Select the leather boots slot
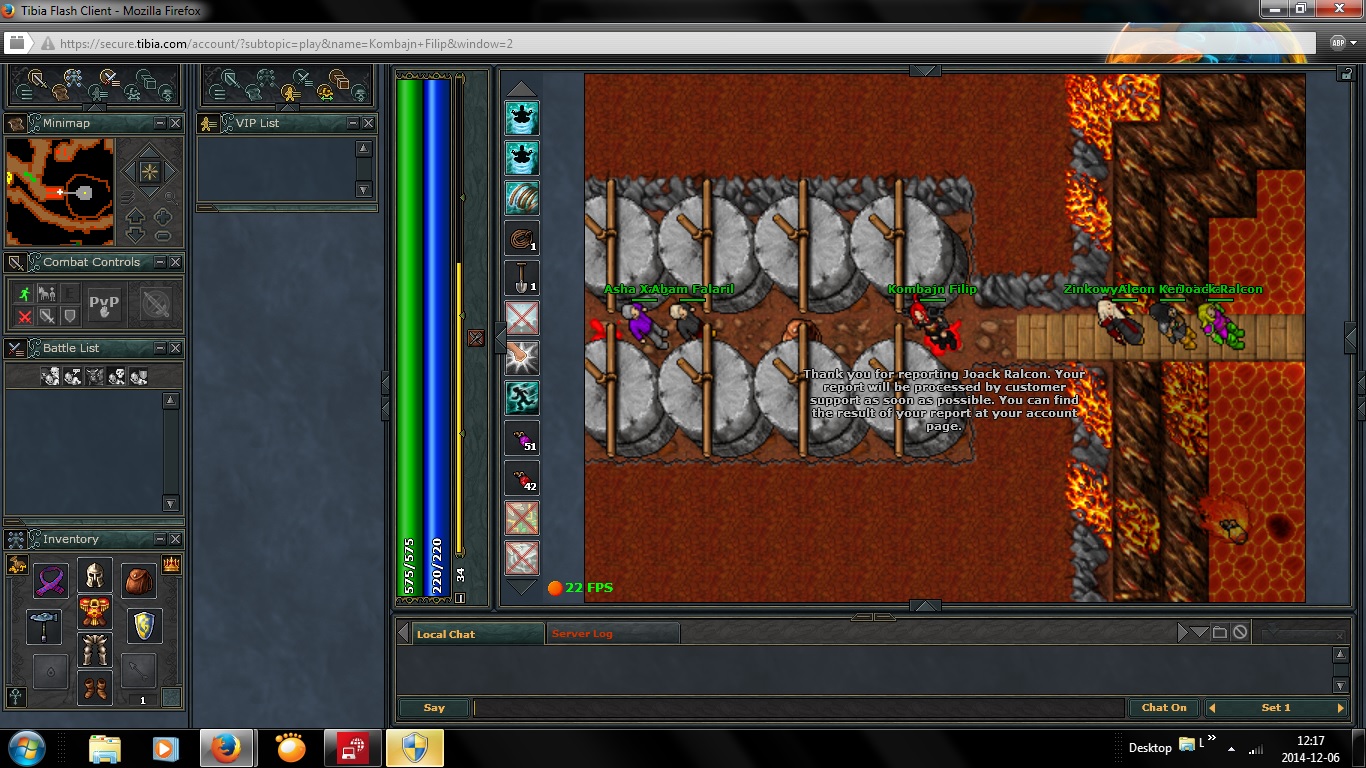 pos(94,688)
